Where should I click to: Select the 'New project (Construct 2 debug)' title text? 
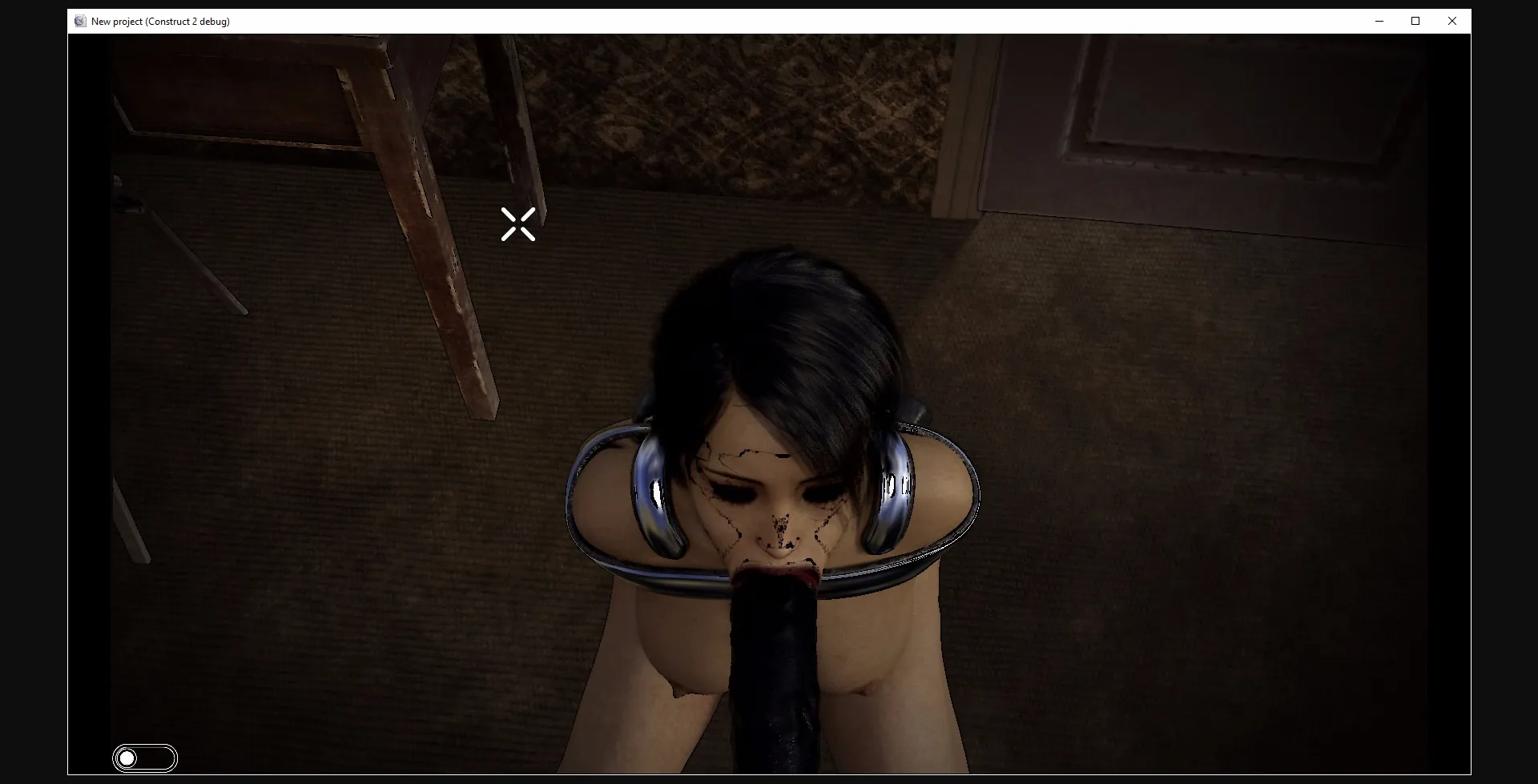click(159, 22)
